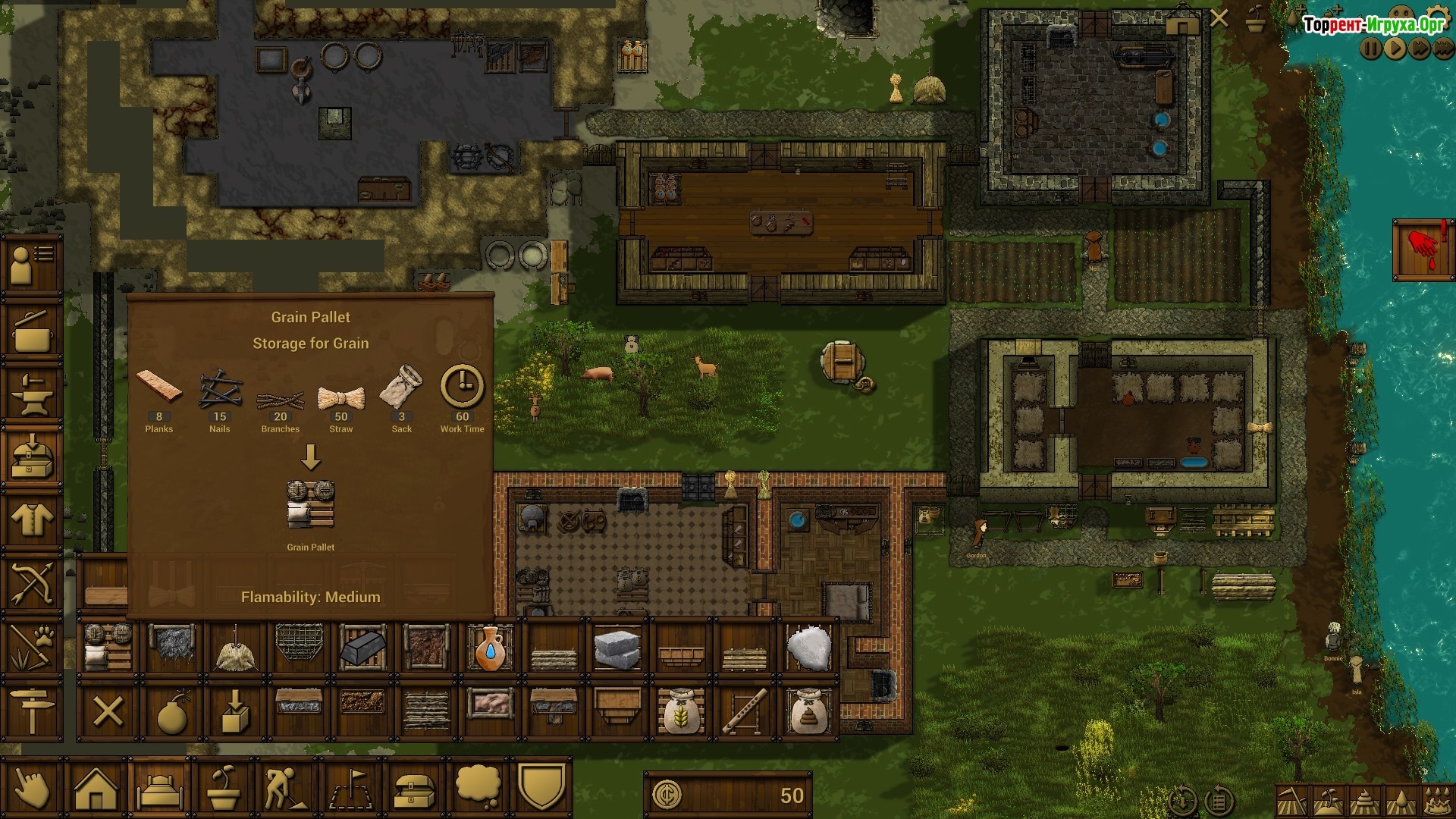Open the villager list side button
1456x819 pixels.
(x=32, y=263)
